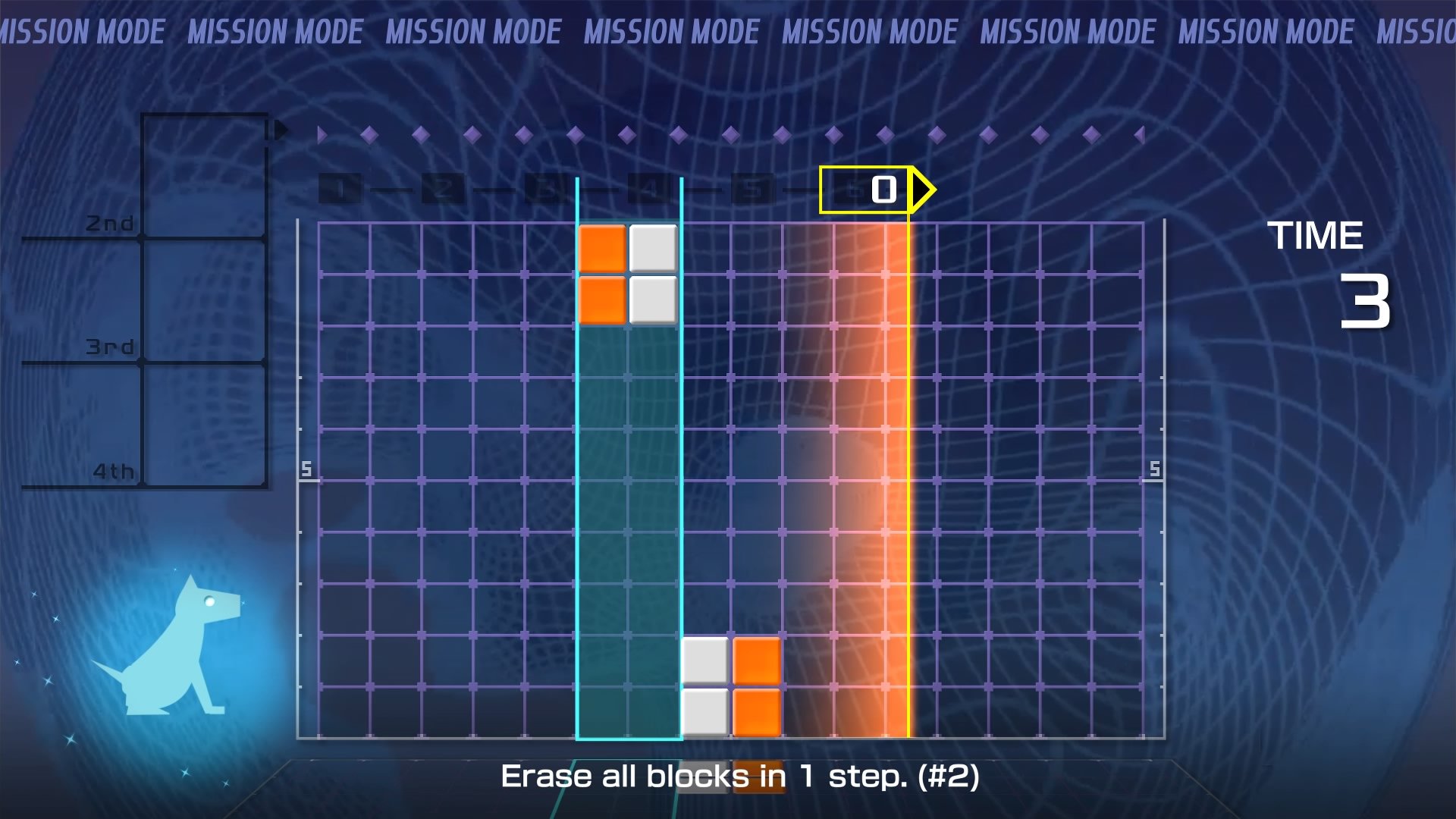Toggle checkpoint marker 1 on the progress track
Screen dimensions: 1456x819
click(341, 190)
